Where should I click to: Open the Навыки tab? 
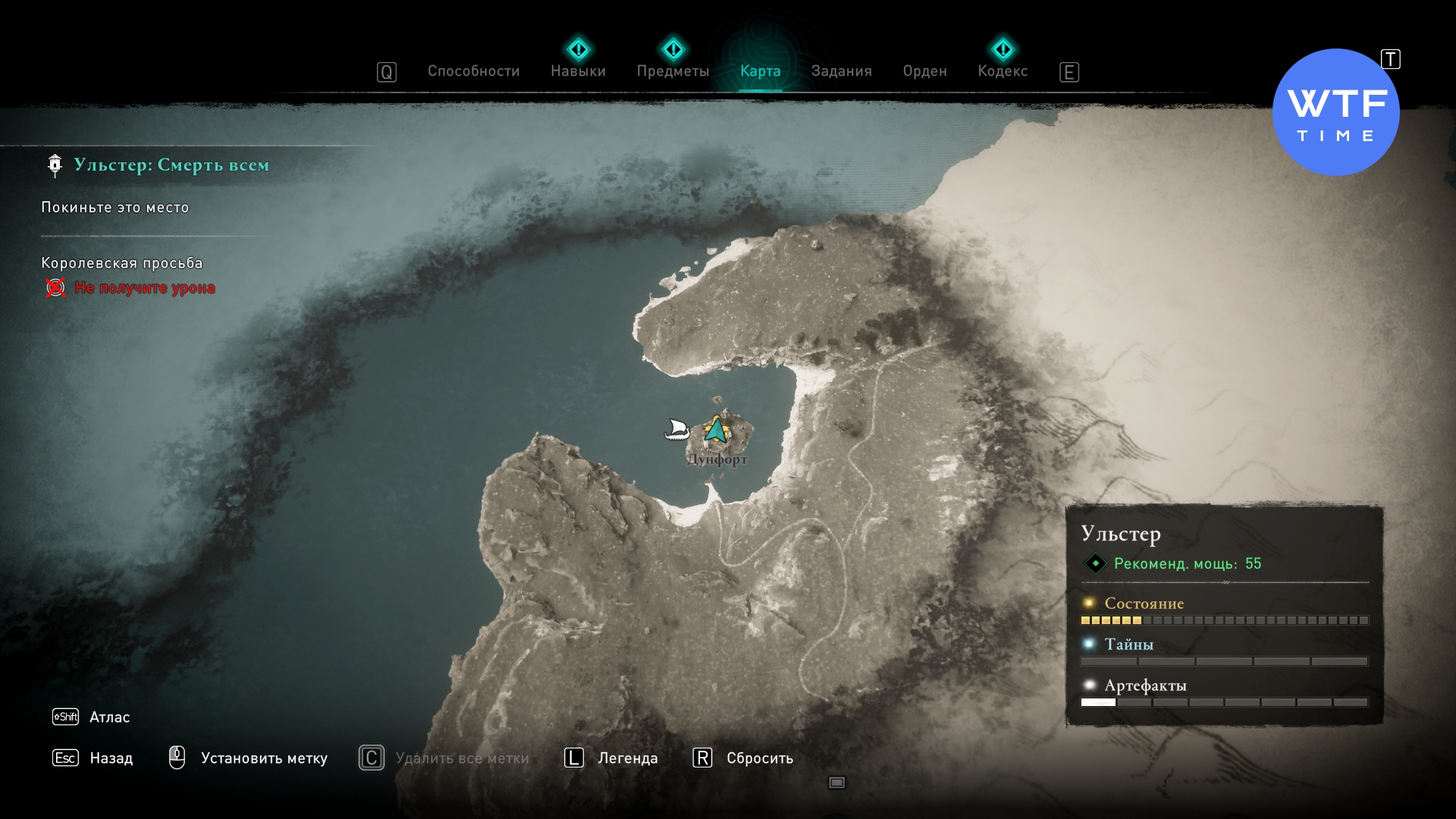(578, 71)
